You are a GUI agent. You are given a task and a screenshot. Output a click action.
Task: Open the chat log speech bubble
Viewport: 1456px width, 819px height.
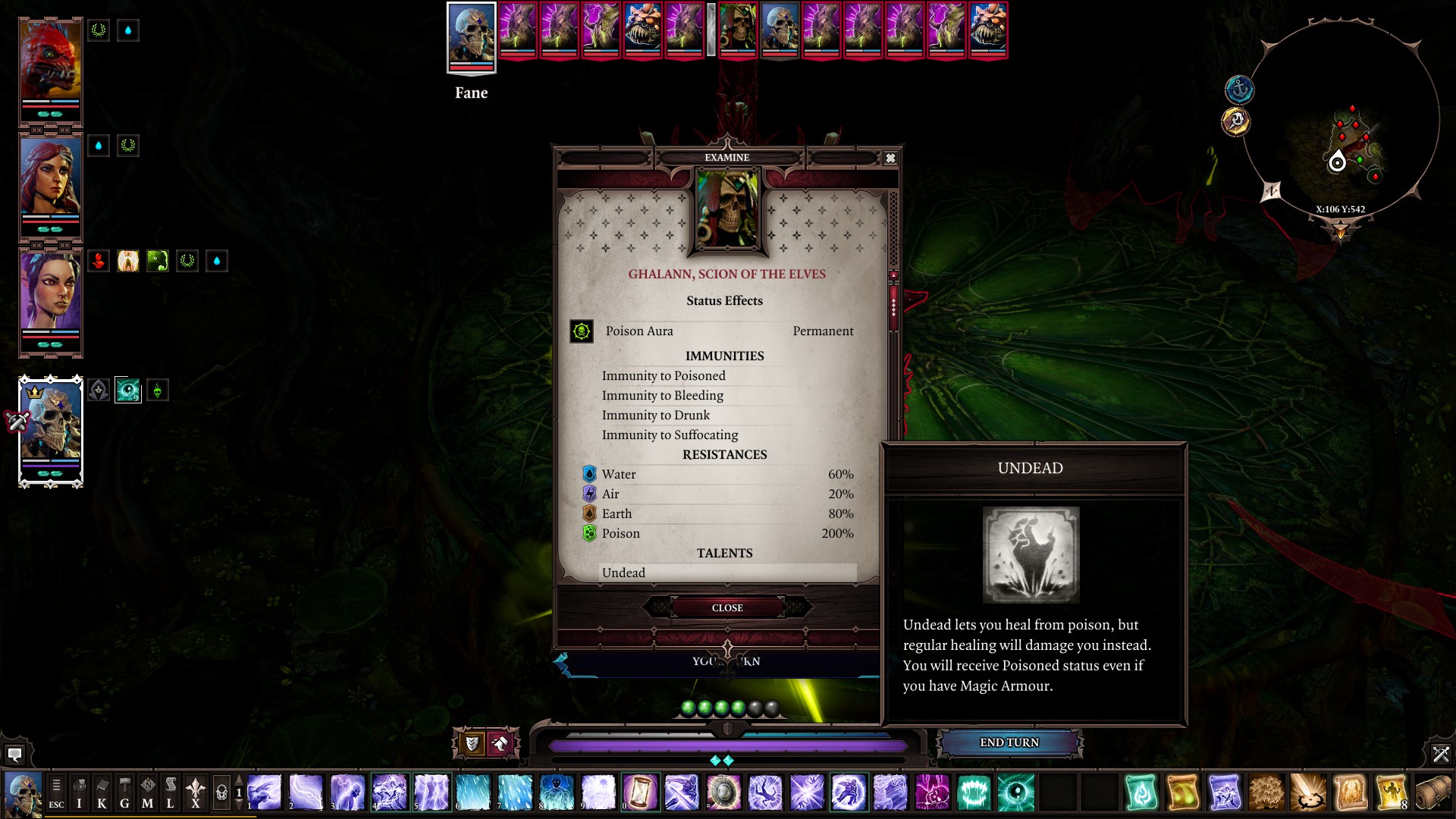[14, 755]
